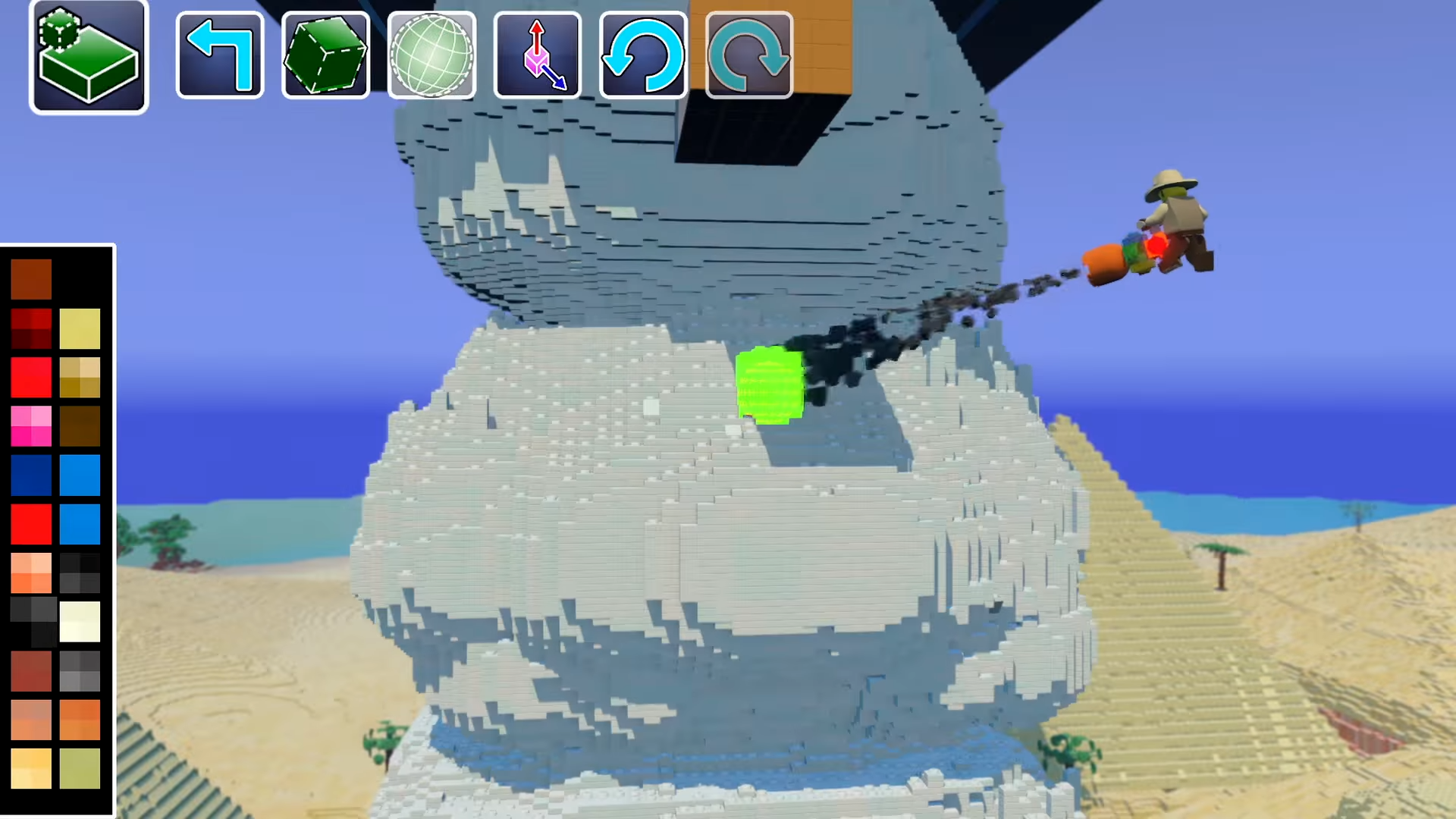1456x819 pixels.
Task: Select the axis direction tool
Action: [x=538, y=55]
